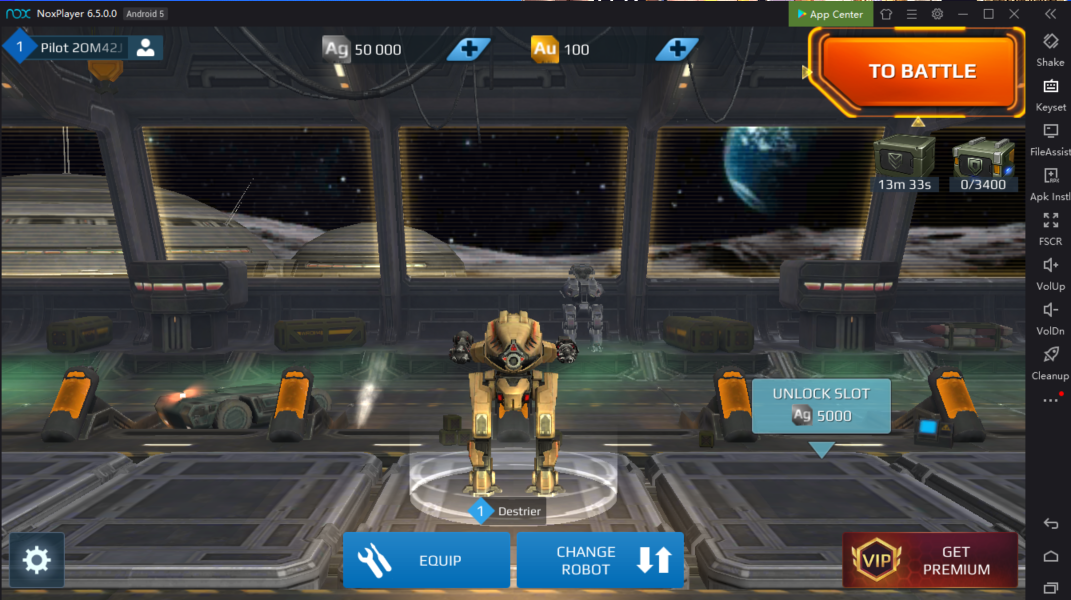Add more Au gold currency
Viewport: 1071px width, 600px height.
tap(677, 49)
